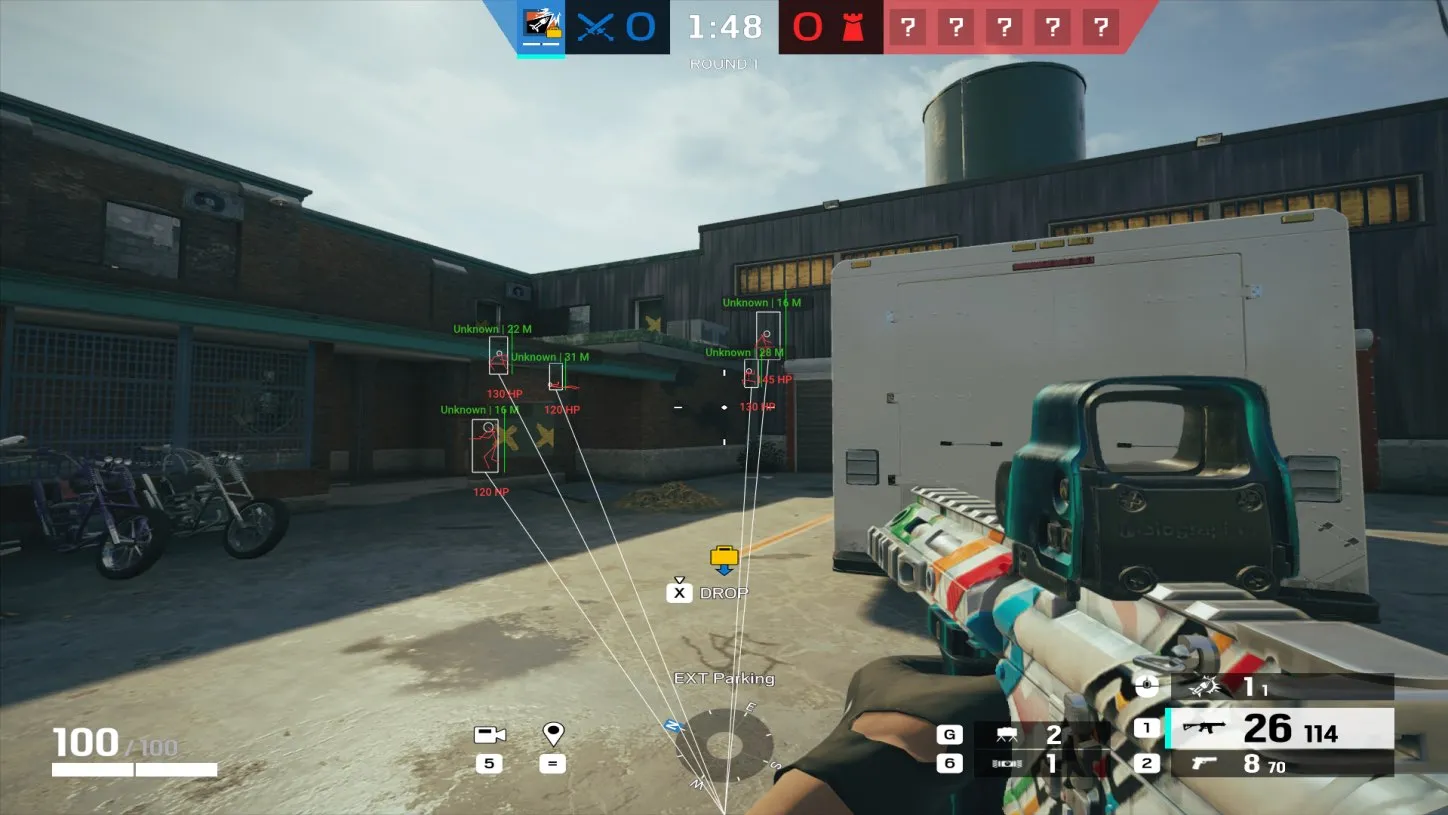1448x815 pixels.
Task: Click the 5 key prompt under the camera
Action: pyautogui.click(x=491, y=764)
